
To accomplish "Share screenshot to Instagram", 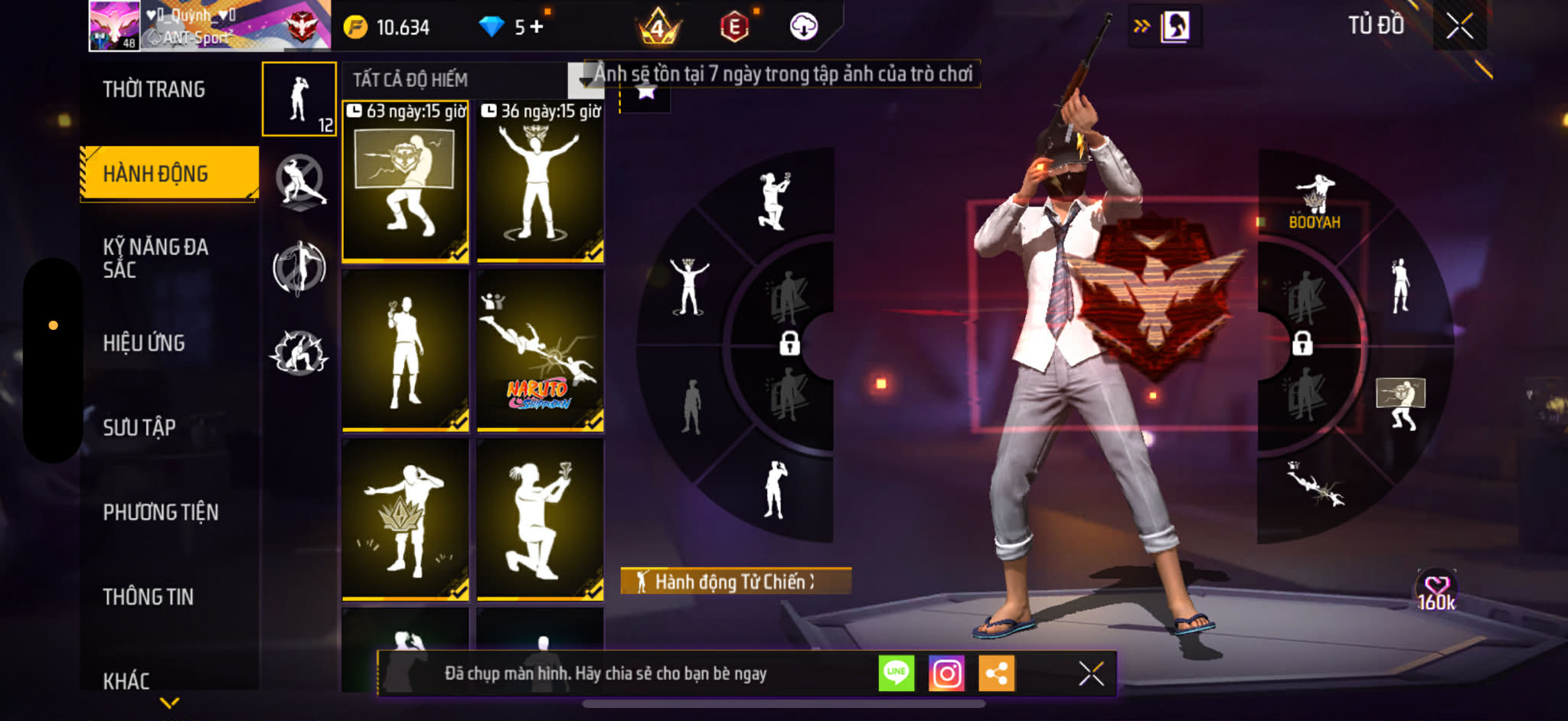I will [946, 674].
